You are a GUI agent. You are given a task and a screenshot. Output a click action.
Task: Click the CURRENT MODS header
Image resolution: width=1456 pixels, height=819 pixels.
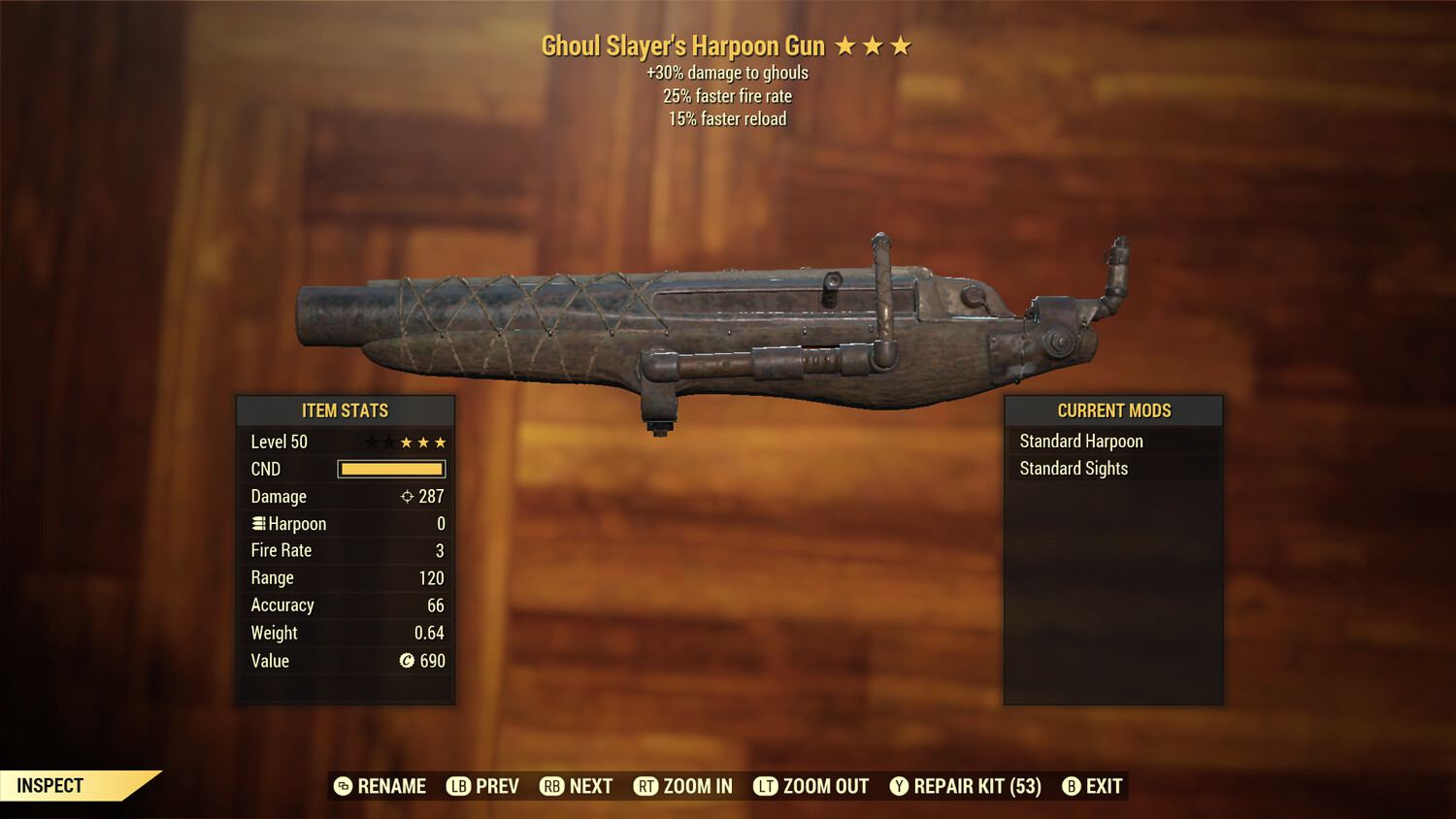click(x=1113, y=409)
